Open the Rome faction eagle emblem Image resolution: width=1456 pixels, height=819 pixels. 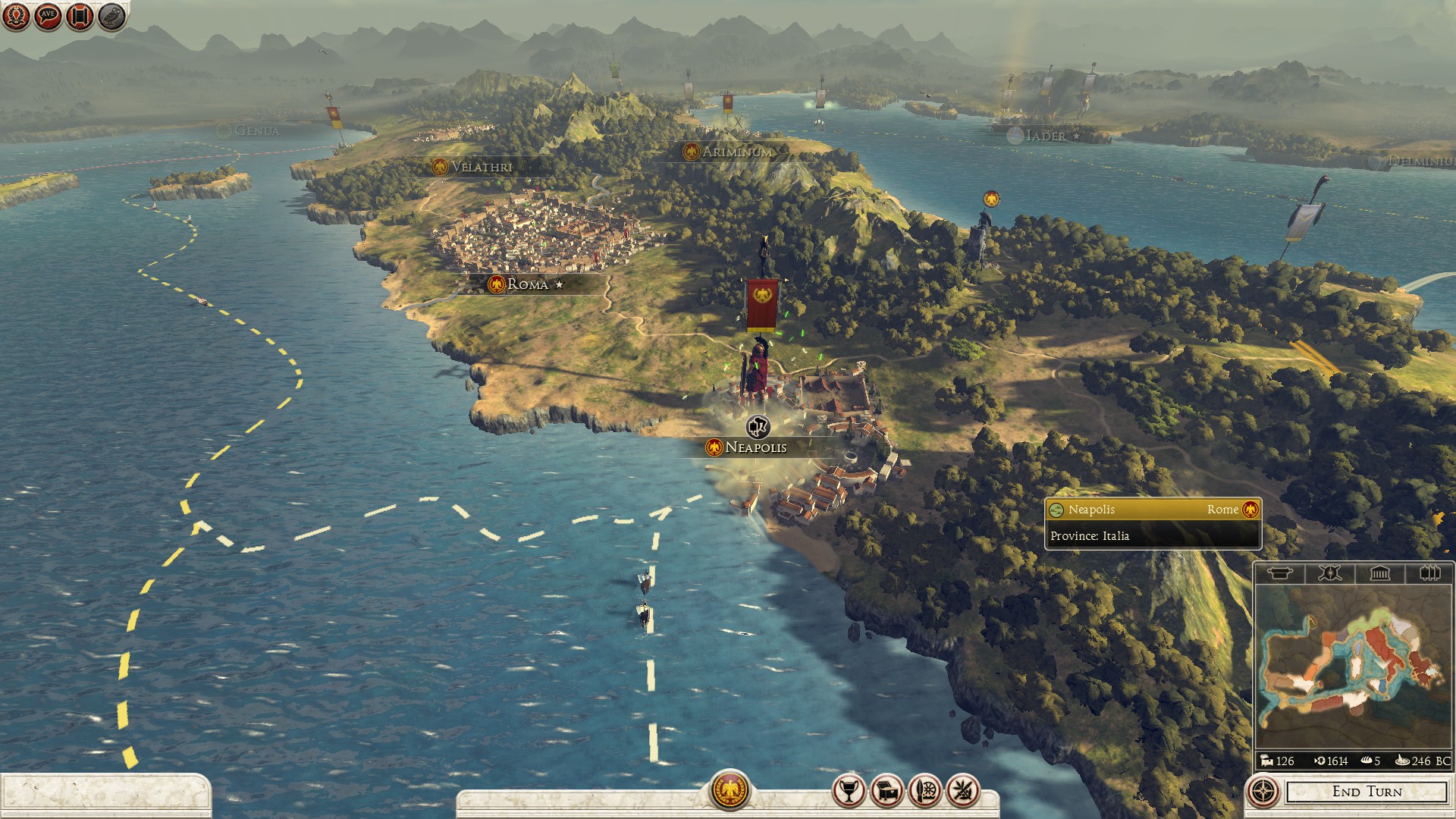(730, 790)
